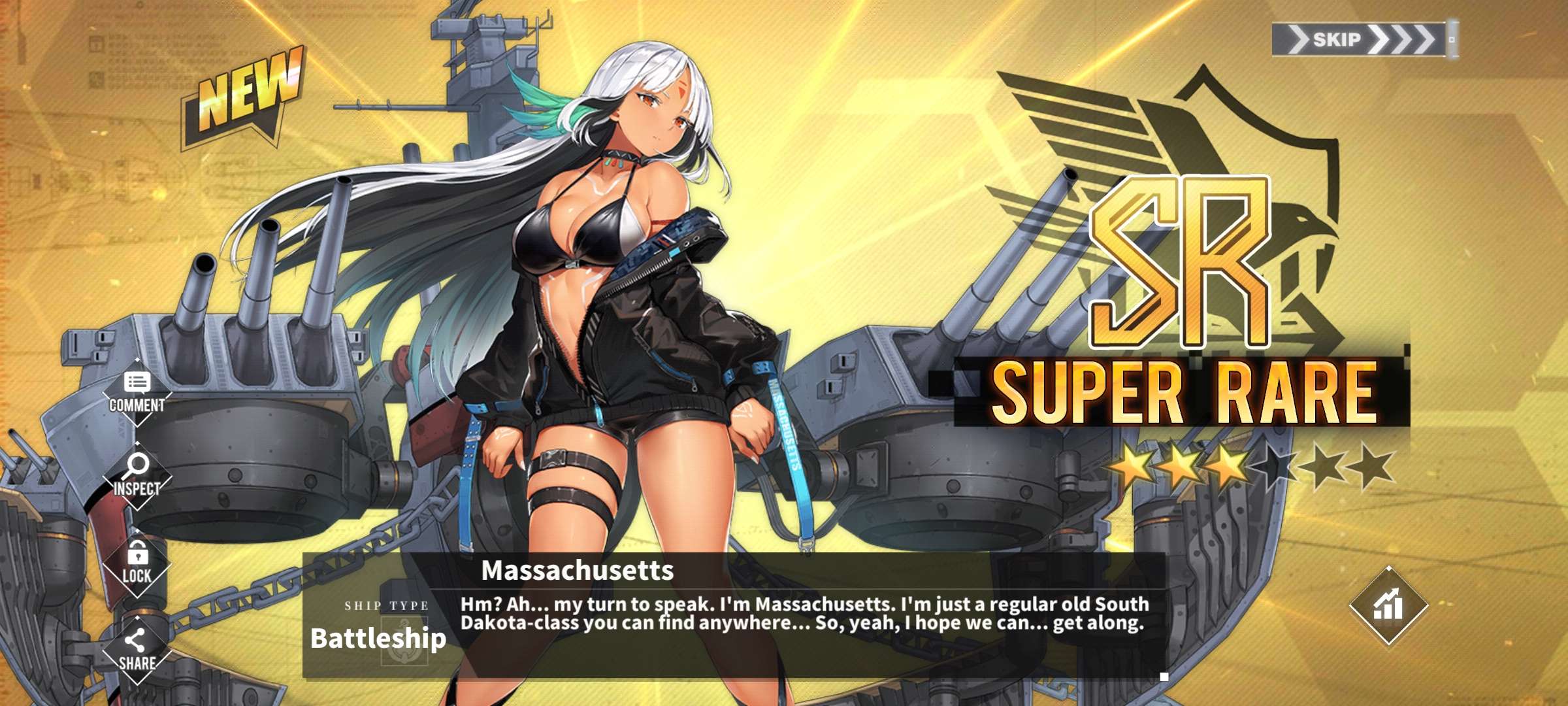Open the Comment section for Massachusetts

click(x=137, y=392)
